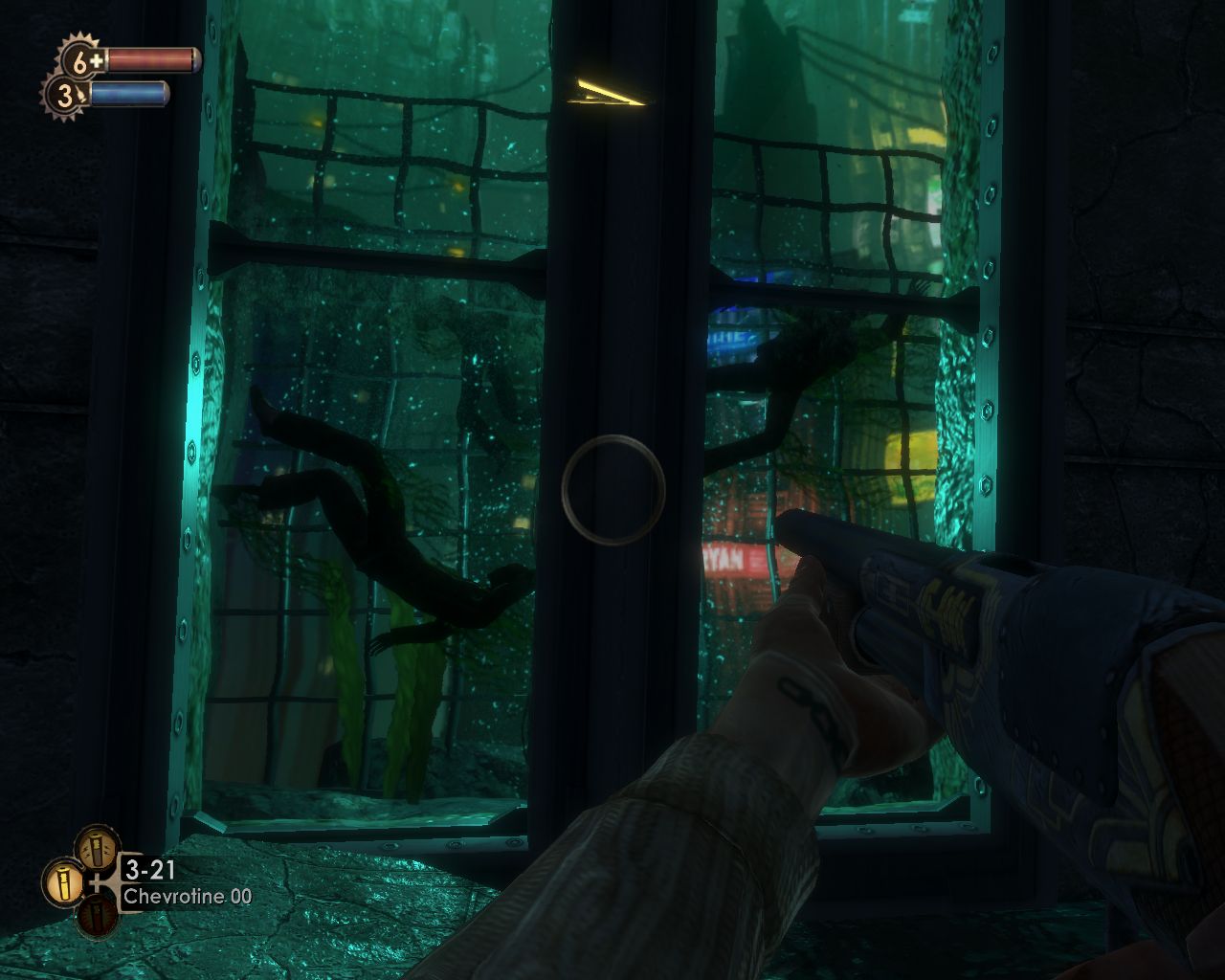Screen dimensions: 1225x980
Task: Click the EVE hypo syringe counter
Action: click(64, 95)
